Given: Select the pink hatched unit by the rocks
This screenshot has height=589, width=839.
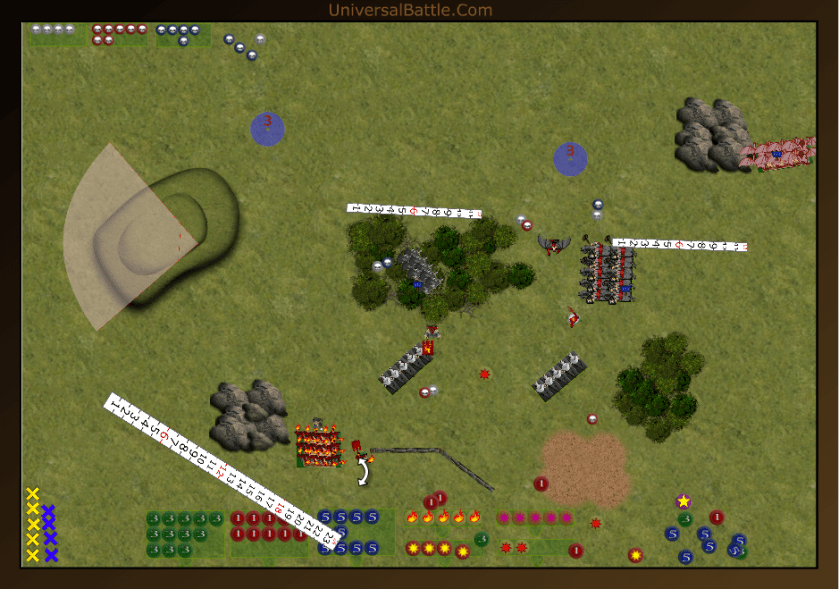Looking at the screenshot, I should click(x=777, y=153).
